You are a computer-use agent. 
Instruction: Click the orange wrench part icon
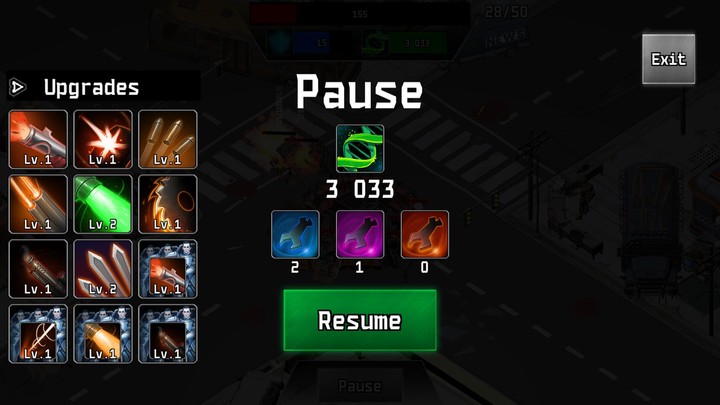[x=425, y=234]
